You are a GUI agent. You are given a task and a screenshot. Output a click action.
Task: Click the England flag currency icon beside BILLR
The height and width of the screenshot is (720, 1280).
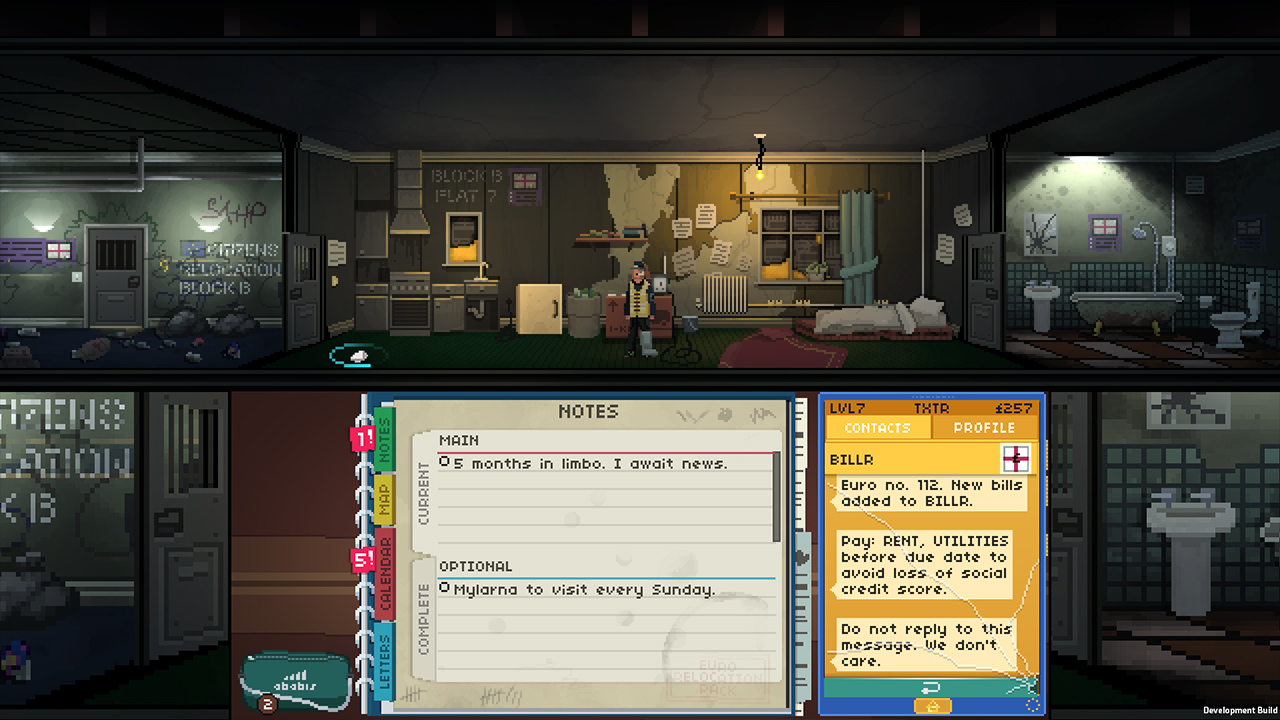click(x=1018, y=459)
